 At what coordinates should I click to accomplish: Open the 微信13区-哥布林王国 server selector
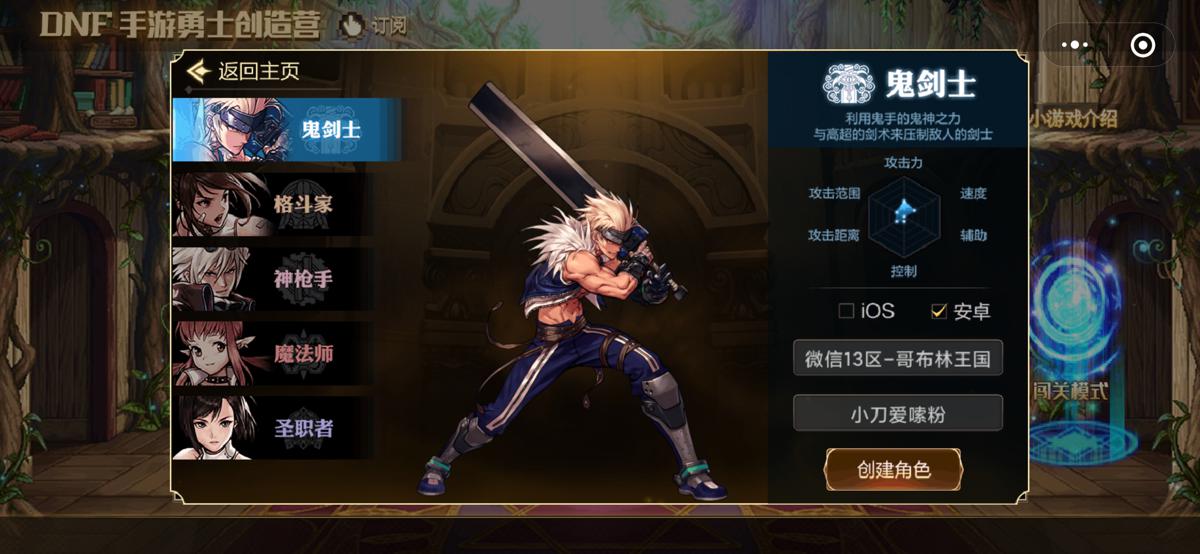[897, 358]
